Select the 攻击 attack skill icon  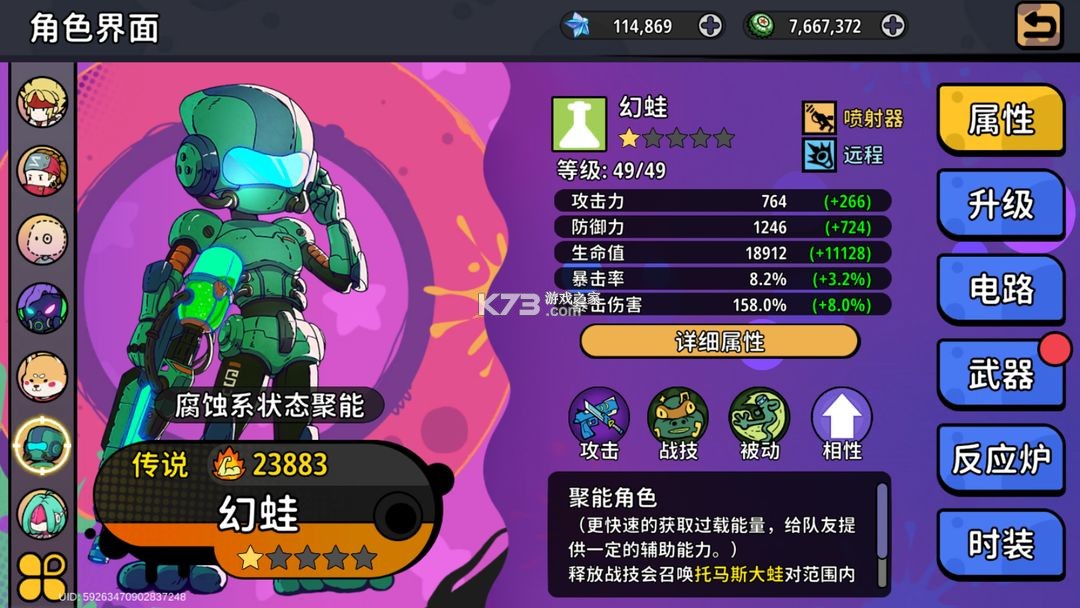click(x=599, y=416)
